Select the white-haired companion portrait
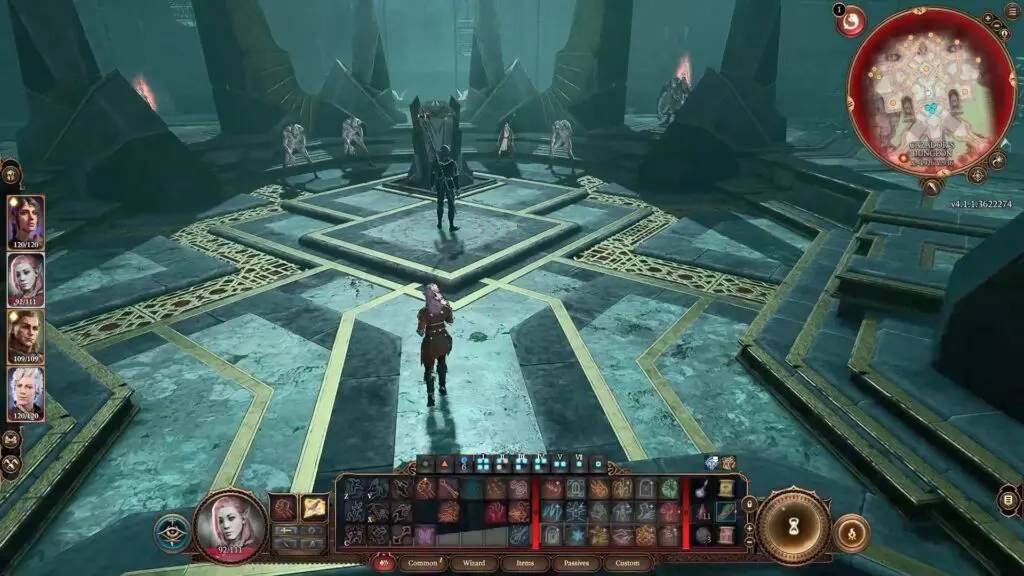1024x576 pixels. tap(25, 392)
